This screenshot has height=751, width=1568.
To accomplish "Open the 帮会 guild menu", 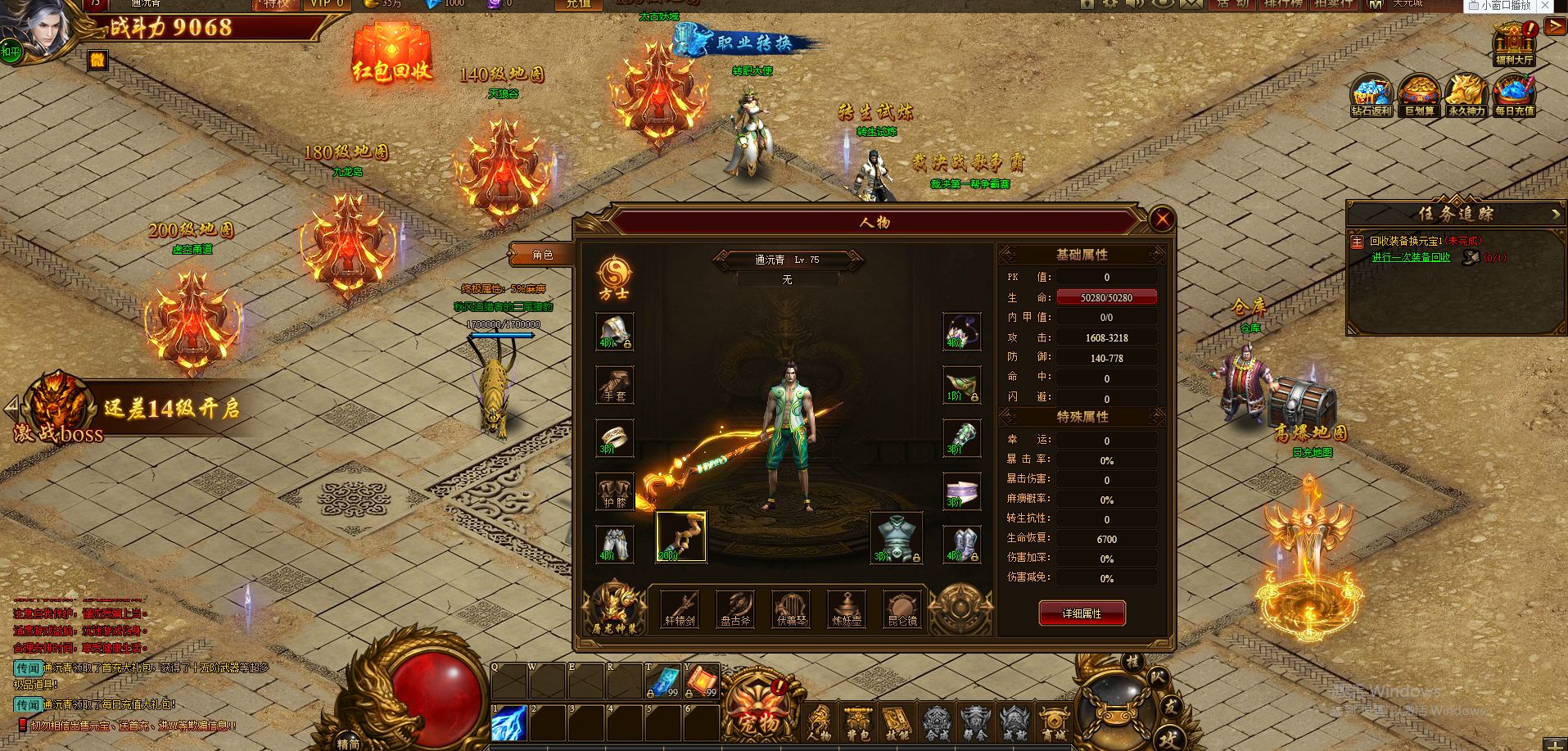I will click(974, 724).
